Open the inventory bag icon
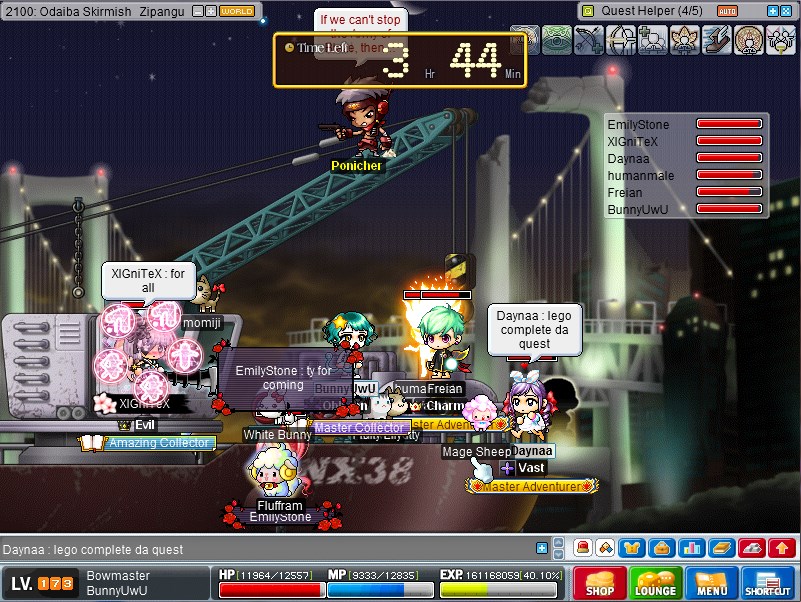 click(660, 548)
